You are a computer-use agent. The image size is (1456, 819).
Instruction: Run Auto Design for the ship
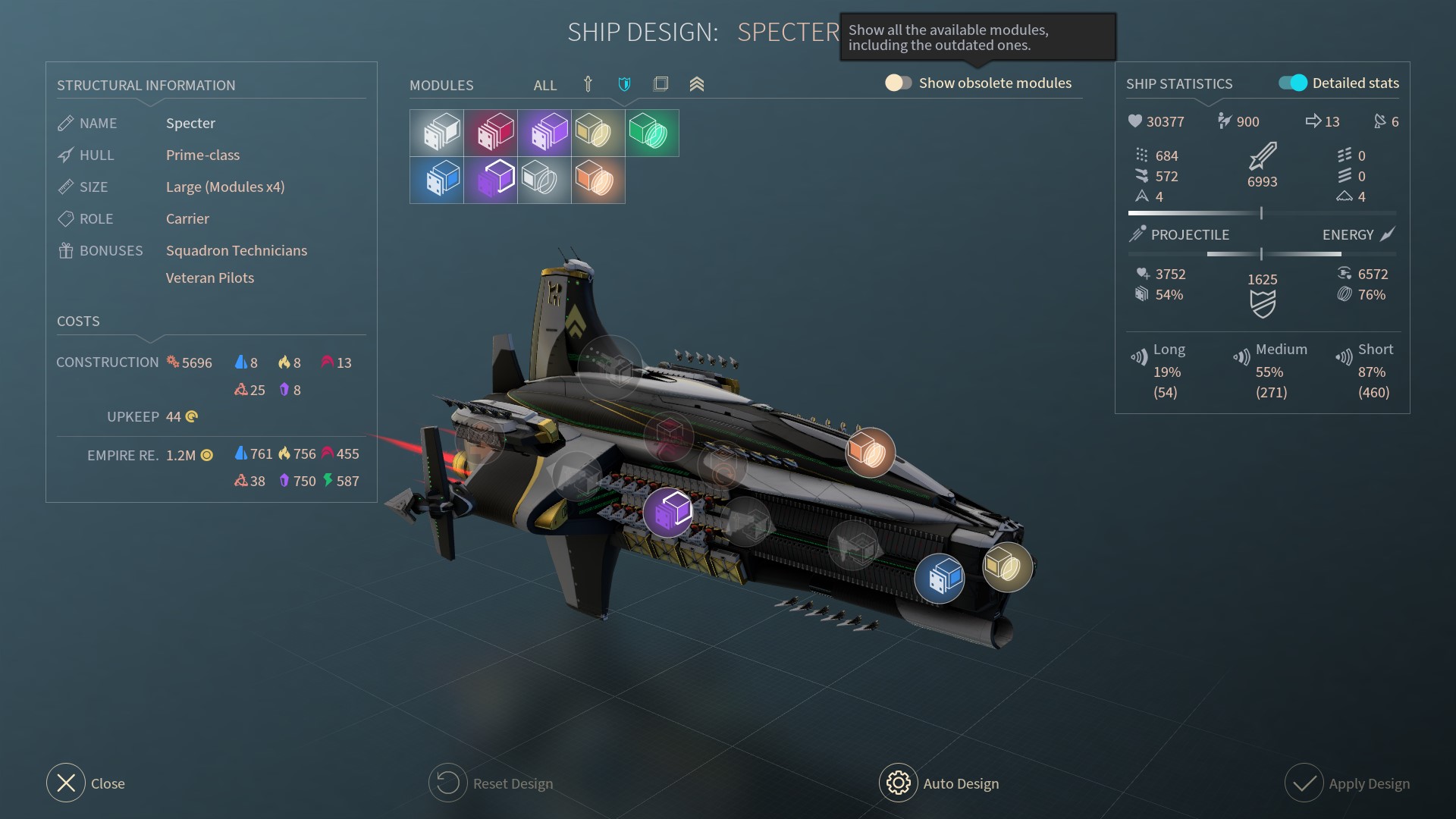tap(899, 783)
